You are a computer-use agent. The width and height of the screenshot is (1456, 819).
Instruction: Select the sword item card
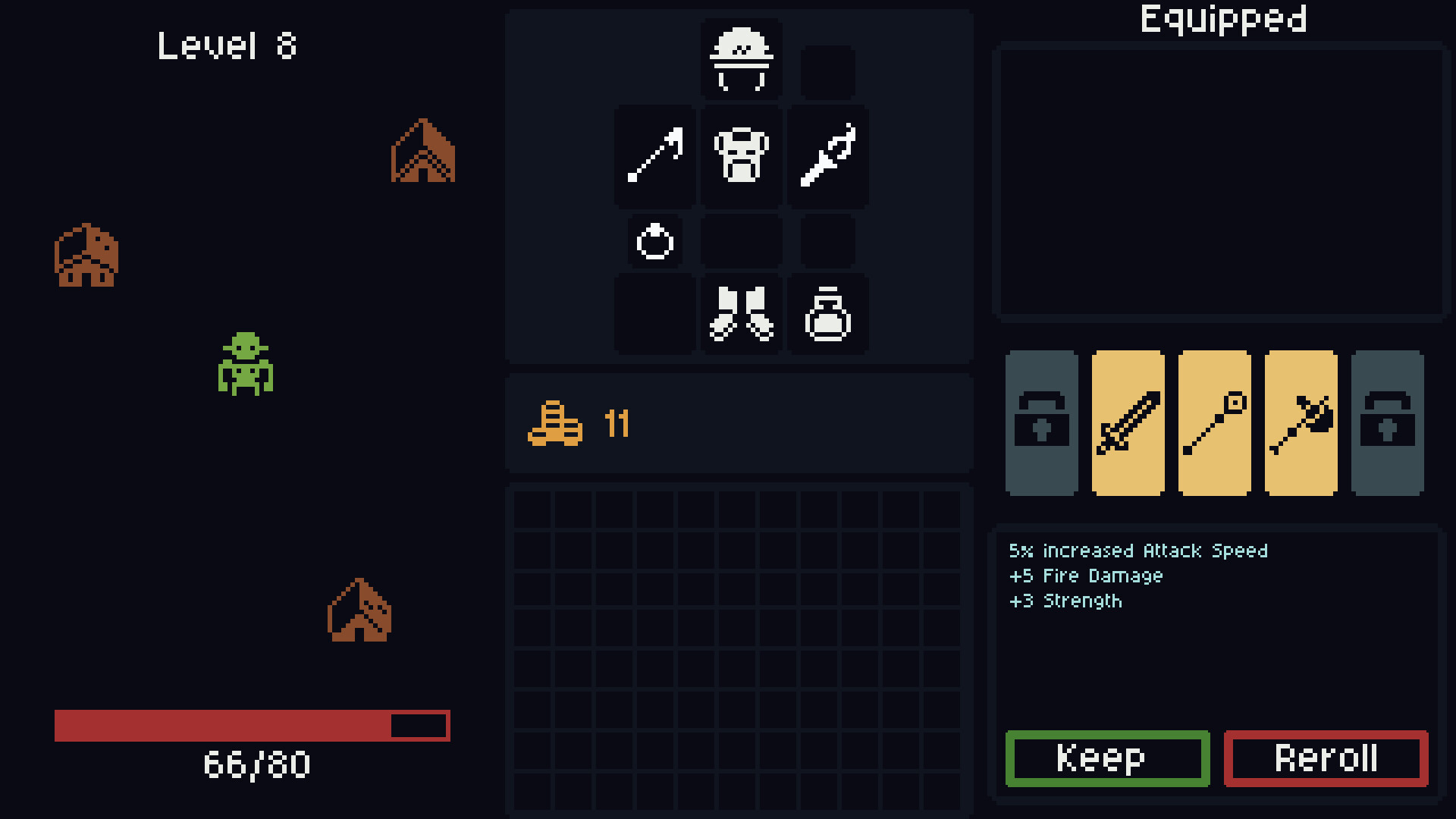1128,423
